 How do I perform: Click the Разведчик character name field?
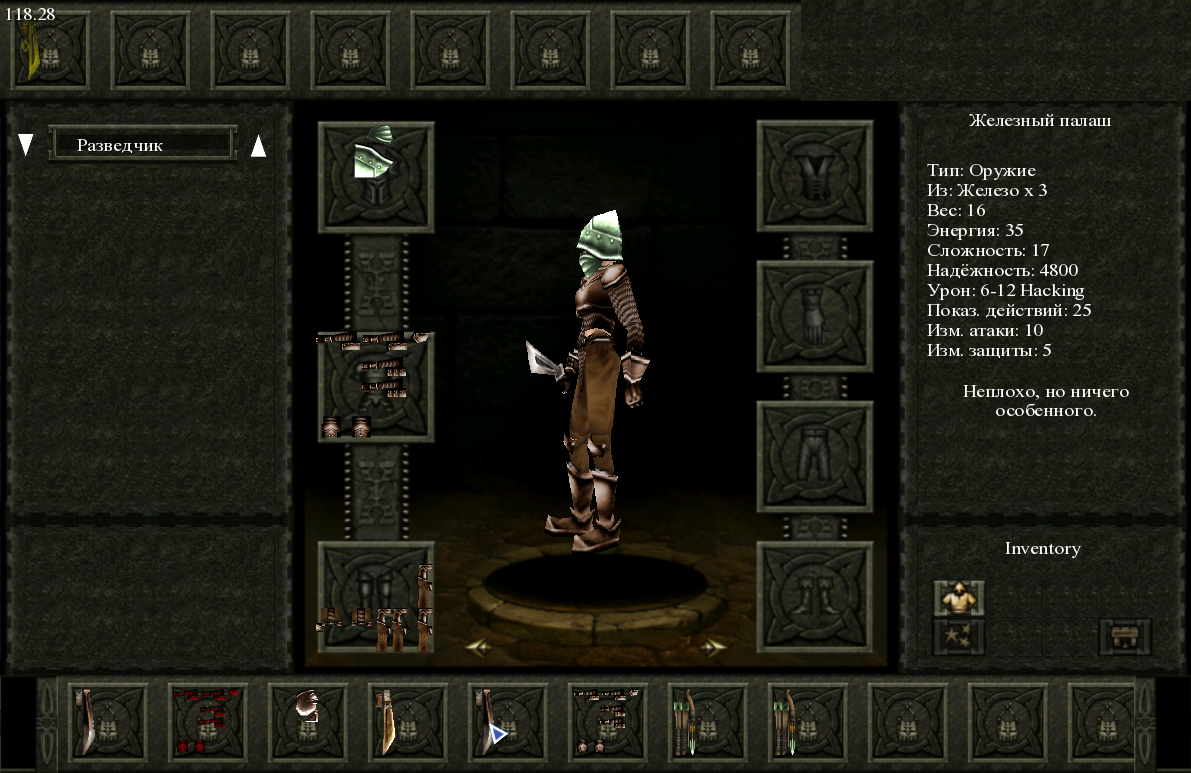(x=142, y=145)
